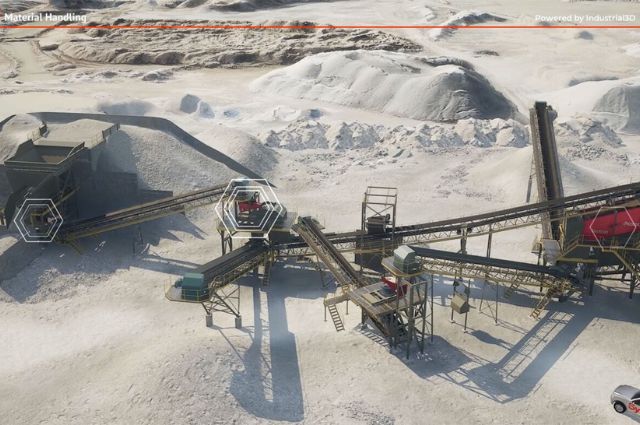The height and width of the screenshot is (425, 640).
Task: Select the hexagon hotspot on the feed hopper
Action: click(x=38, y=219)
